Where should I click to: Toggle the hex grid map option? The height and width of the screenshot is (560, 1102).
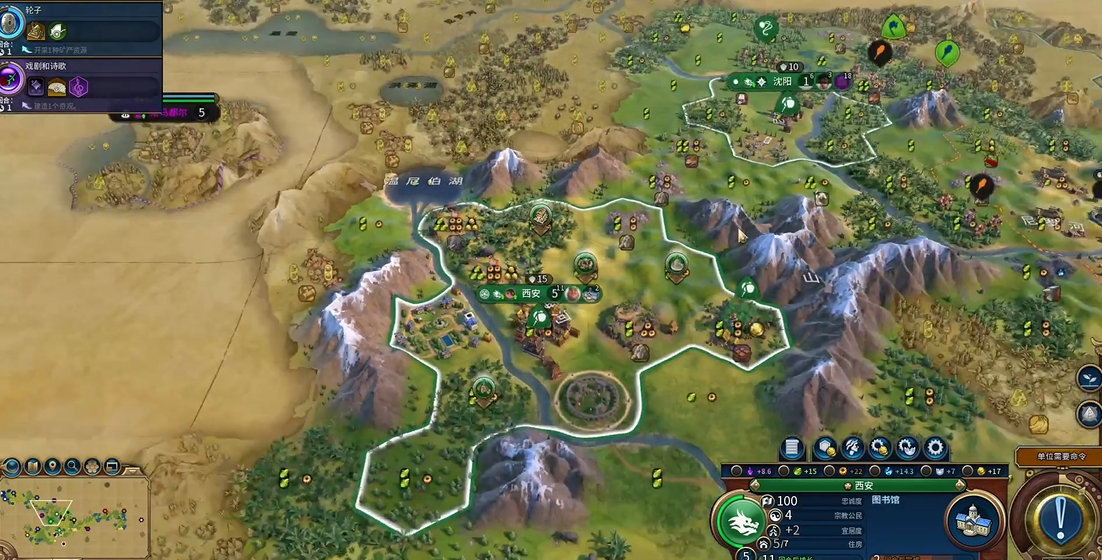pos(93,467)
